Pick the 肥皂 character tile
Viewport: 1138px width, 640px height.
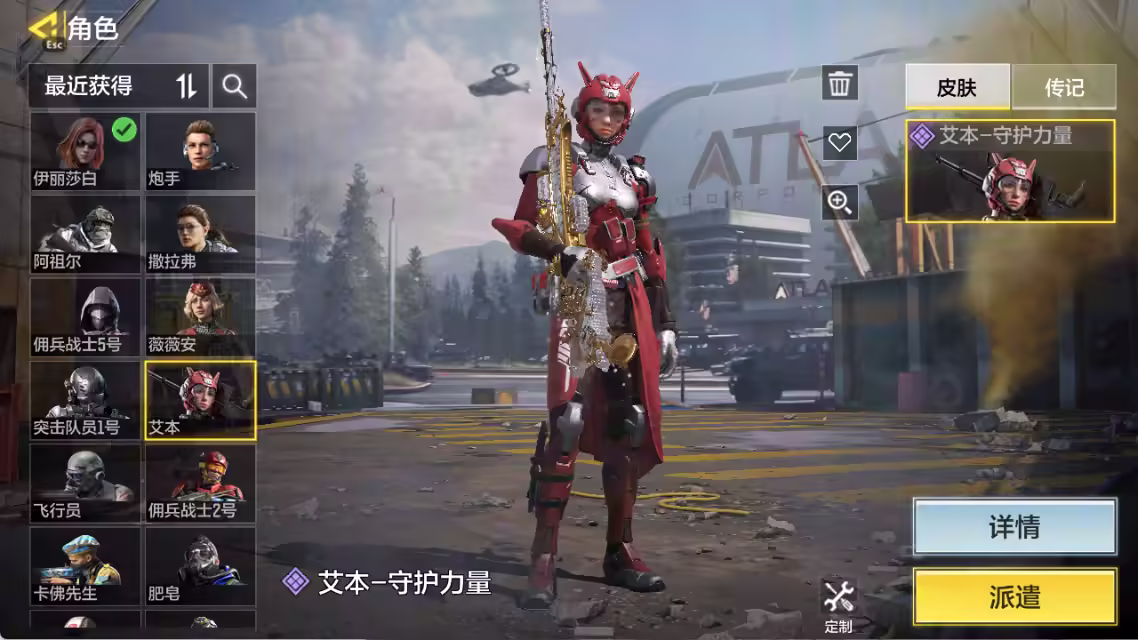click(x=201, y=566)
